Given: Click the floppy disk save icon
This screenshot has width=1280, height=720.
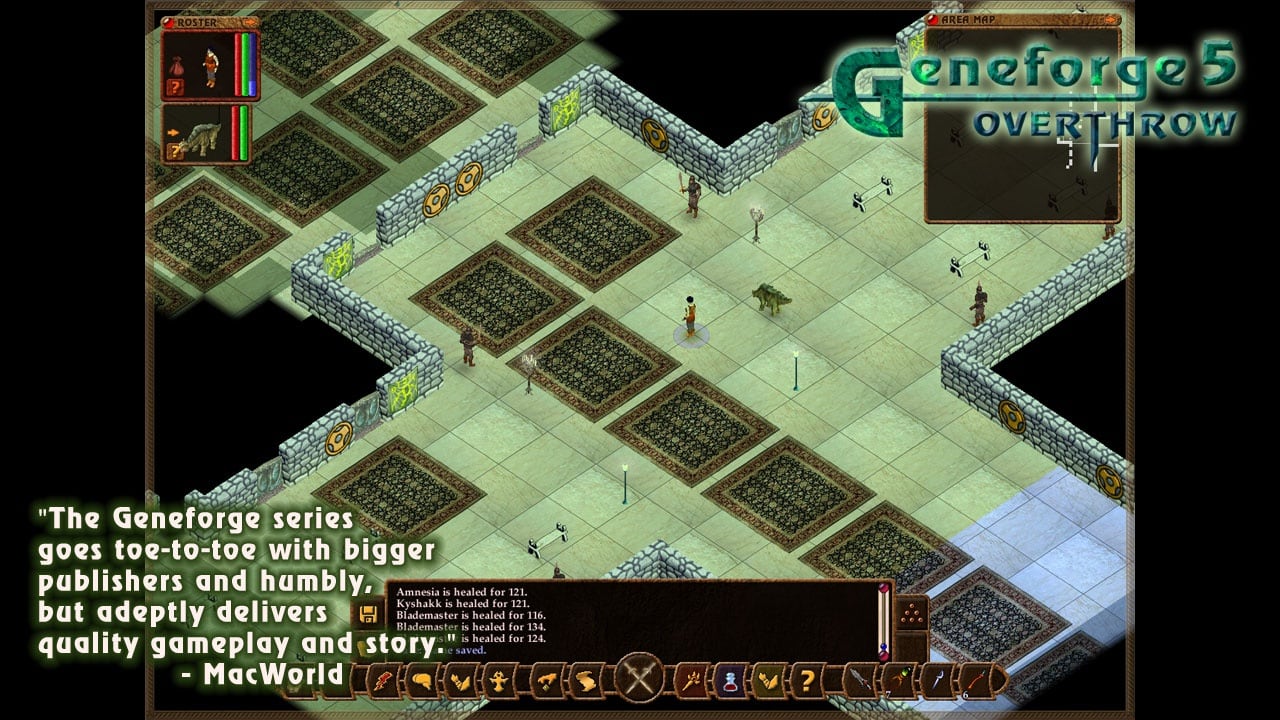Looking at the screenshot, I should point(369,613).
